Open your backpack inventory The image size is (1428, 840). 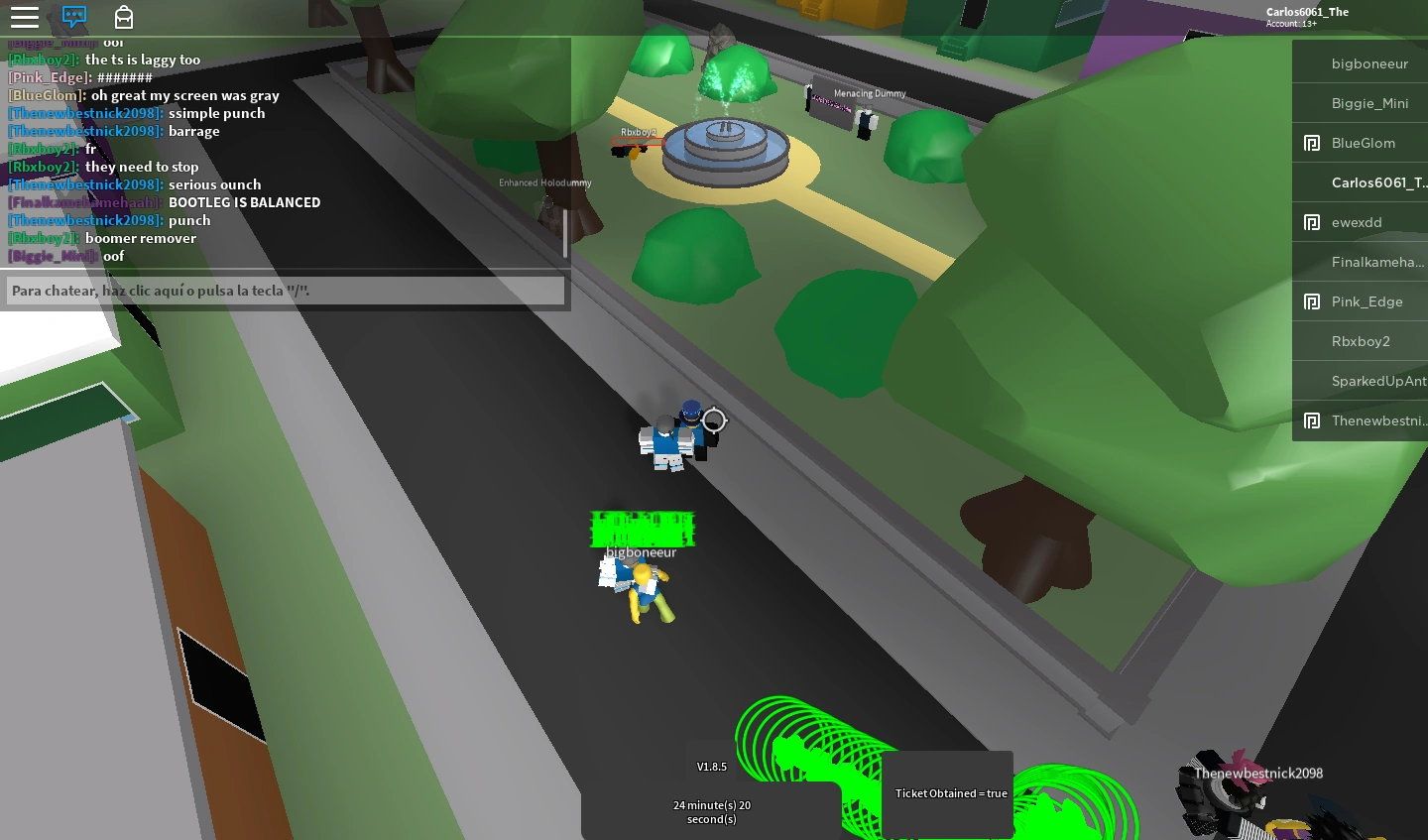click(124, 17)
